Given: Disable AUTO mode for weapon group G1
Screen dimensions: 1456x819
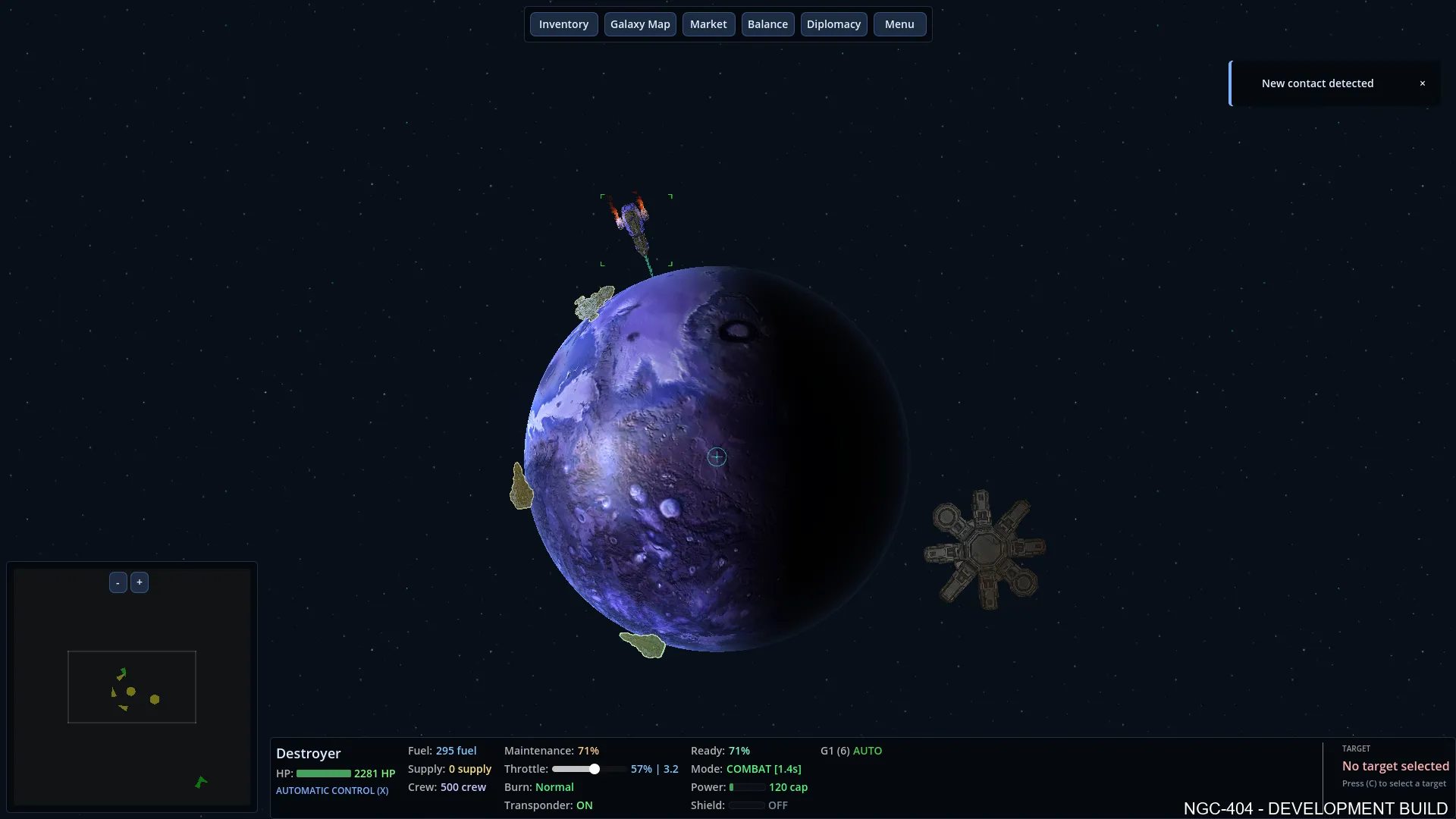Looking at the screenshot, I should click(869, 750).
